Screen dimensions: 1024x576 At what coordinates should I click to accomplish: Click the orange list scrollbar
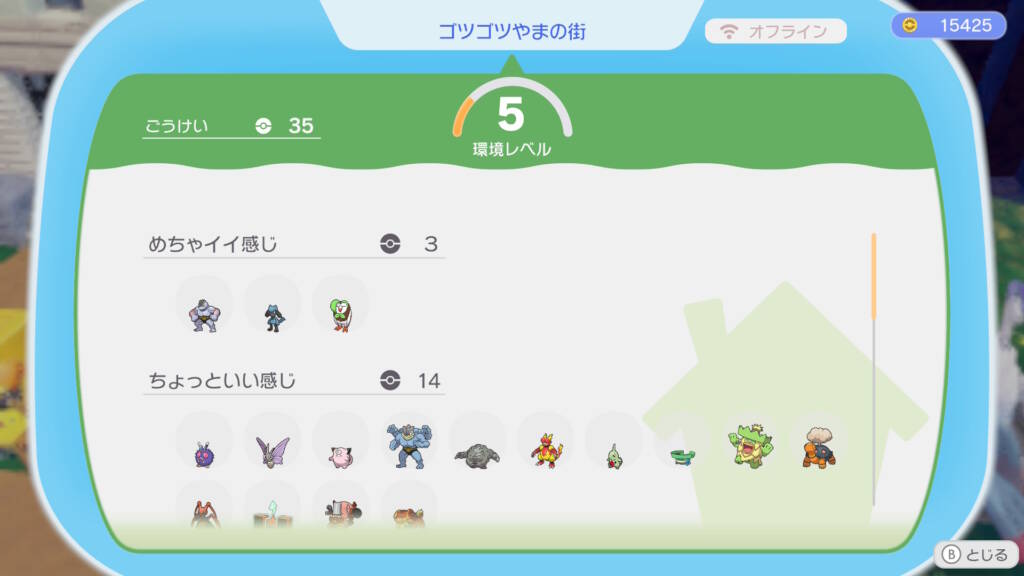pyautogui.click(x=873, y=277)
